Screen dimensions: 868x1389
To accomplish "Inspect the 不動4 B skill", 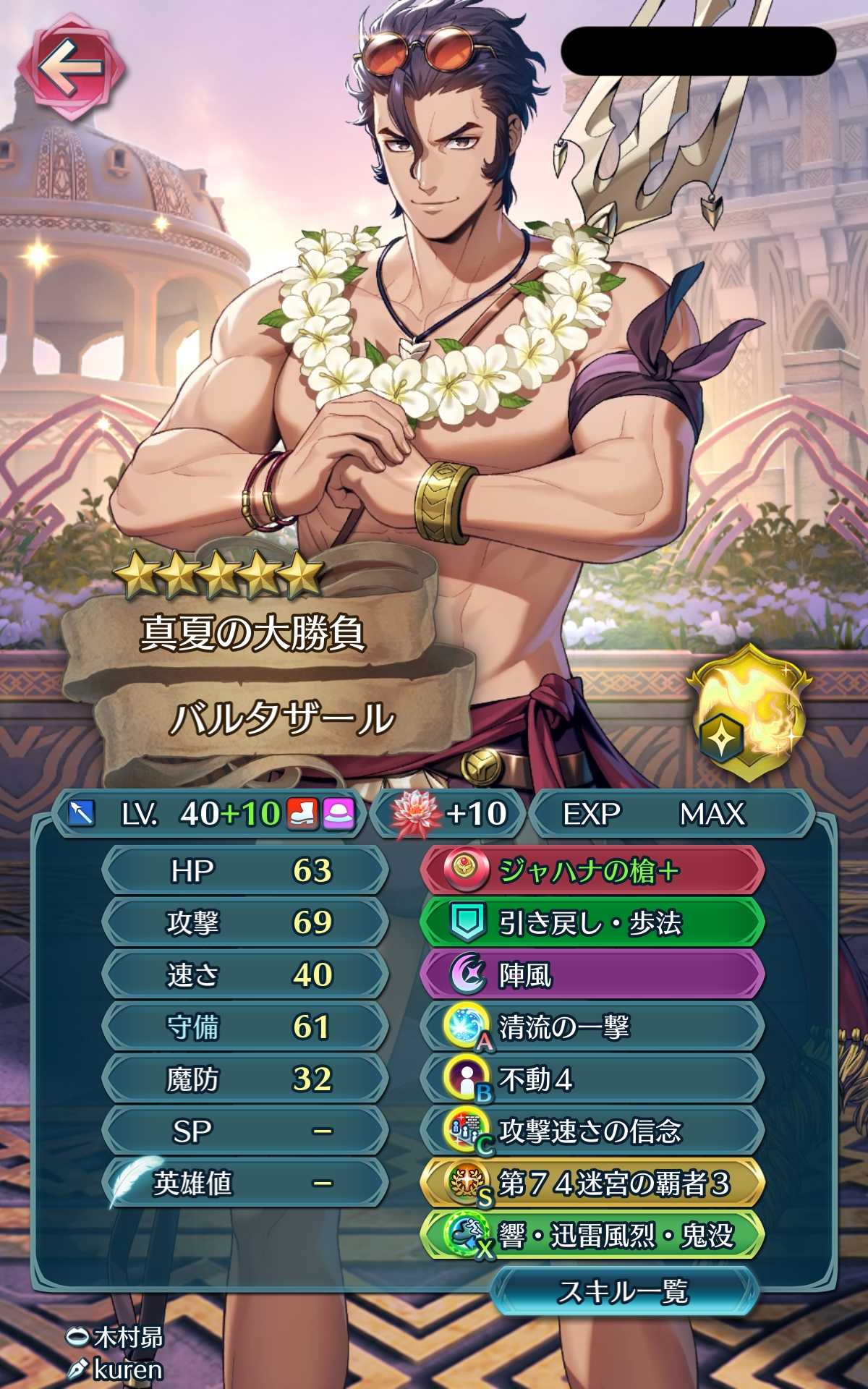I will [592, 1079].
